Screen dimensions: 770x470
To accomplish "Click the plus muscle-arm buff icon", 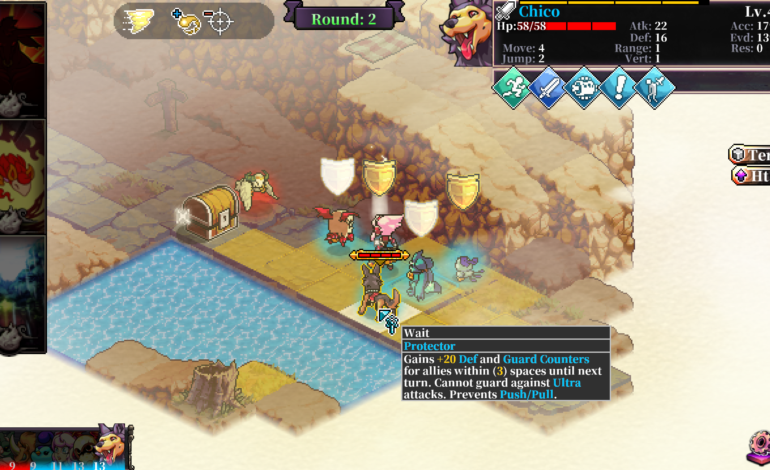I will (x=186, y=20).
